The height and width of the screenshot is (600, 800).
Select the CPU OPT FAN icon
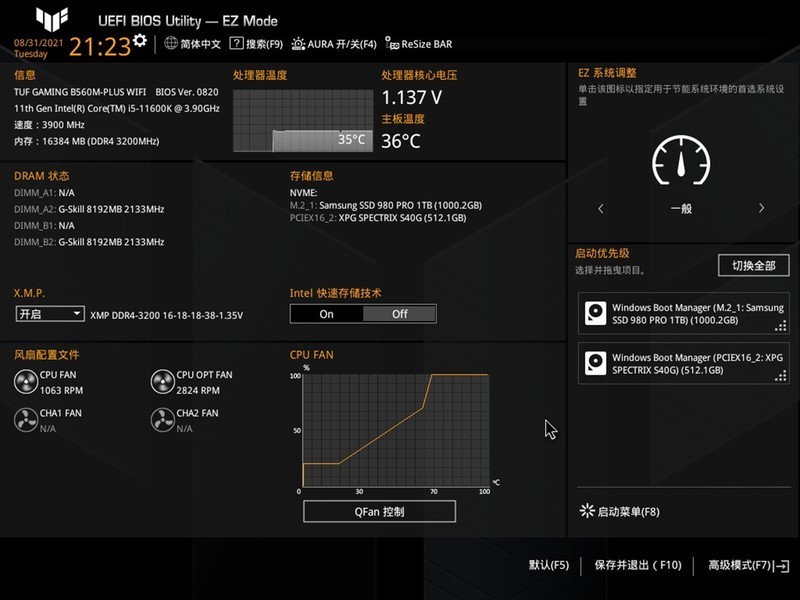(x=162, y=381)
